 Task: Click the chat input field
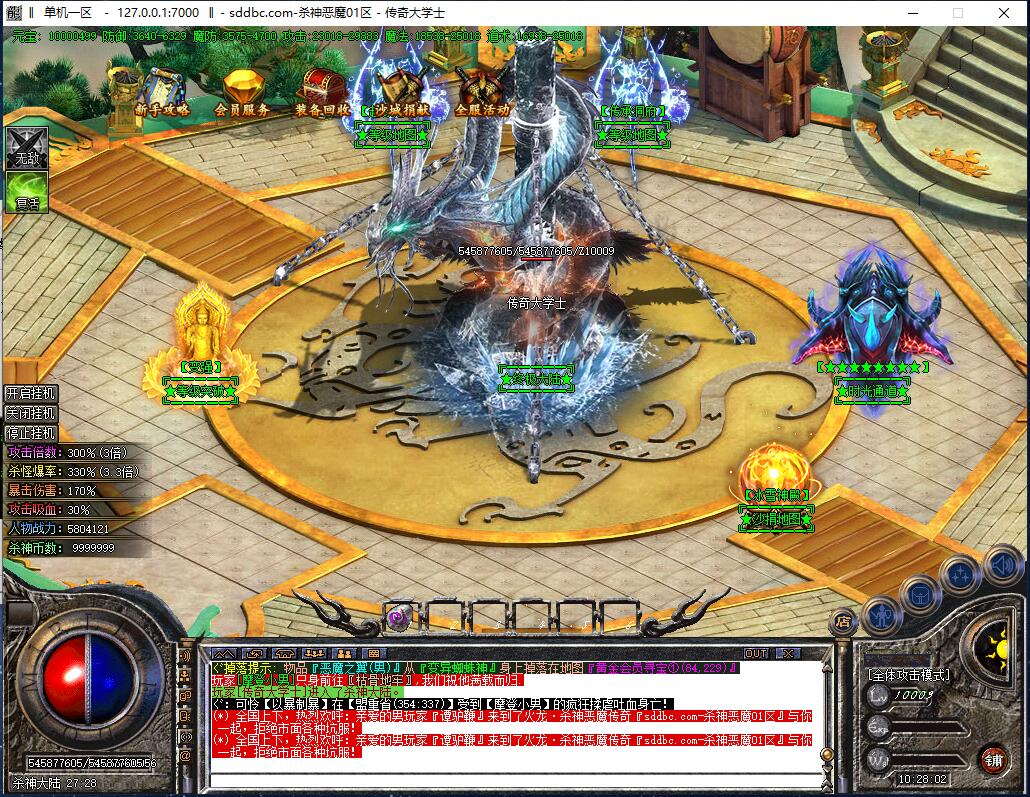pos(510,775)
